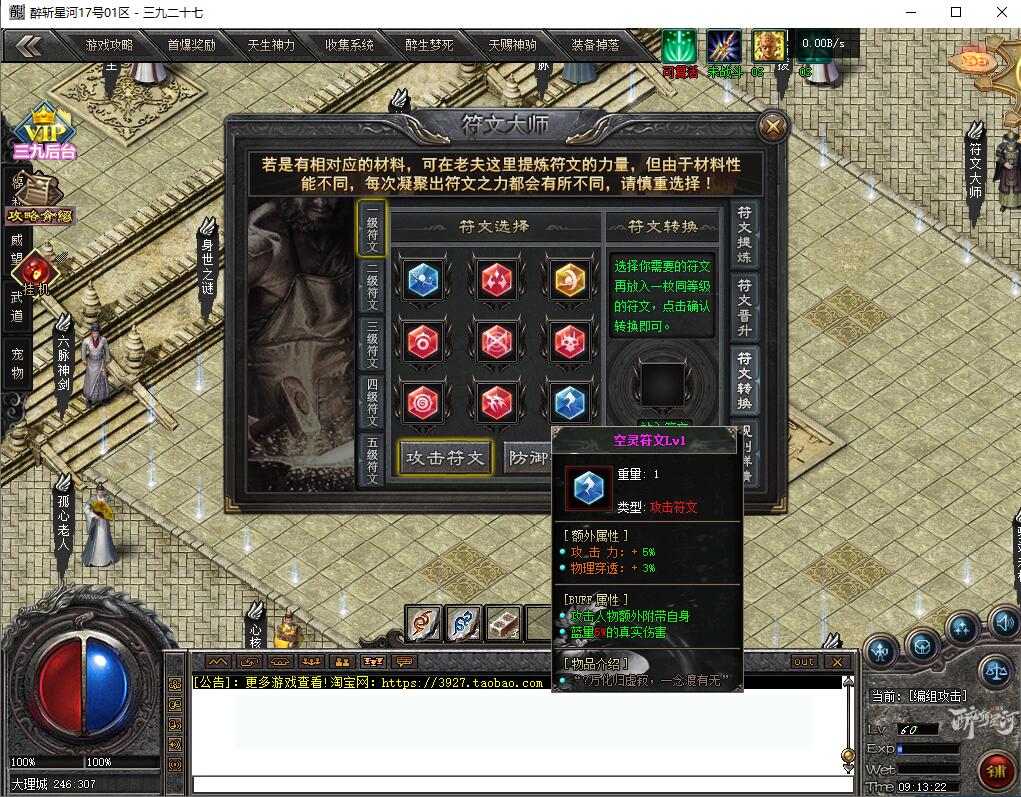
Task: Open the 符文提炼 side tab
Action: (745, 235)
